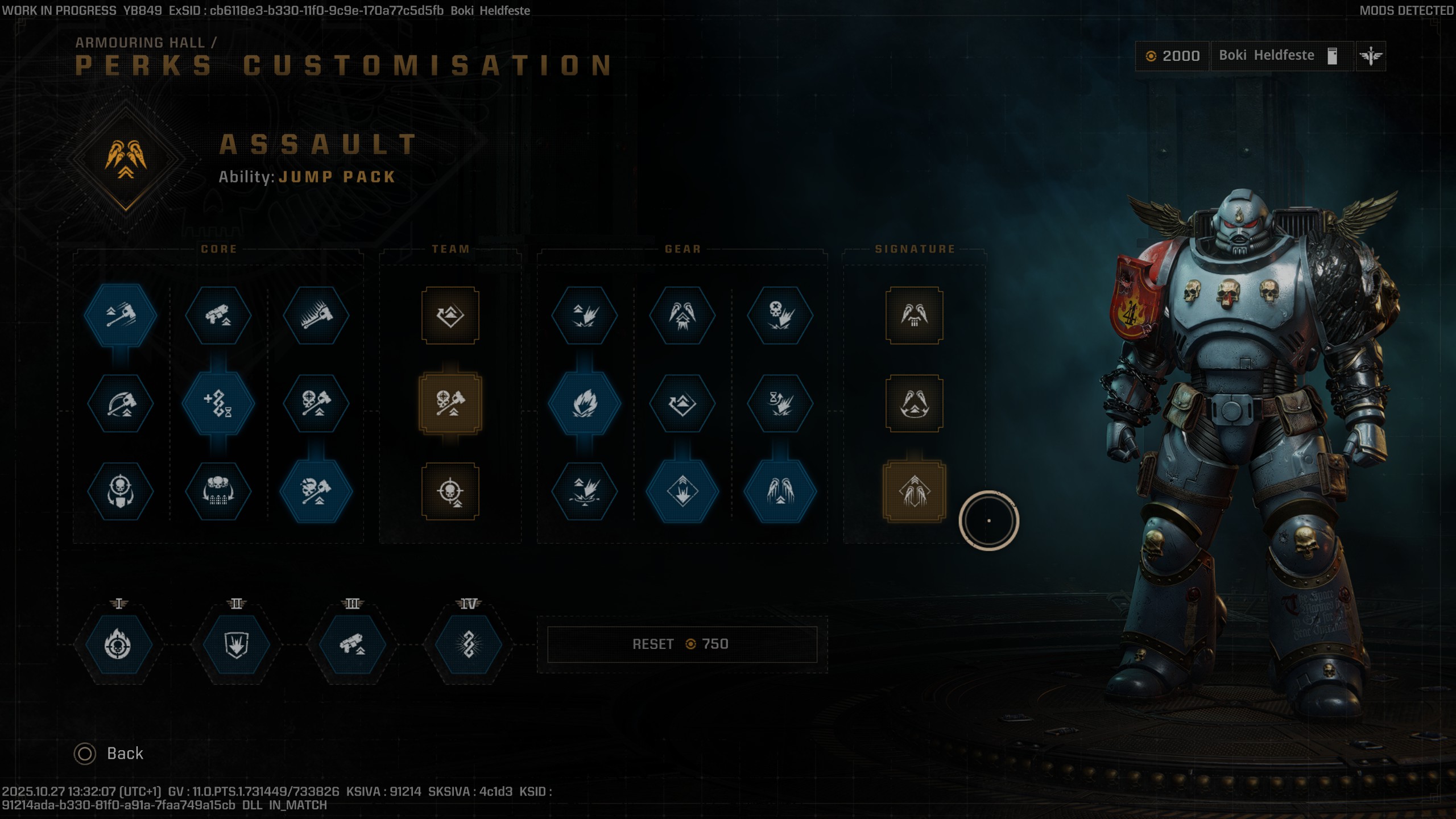Select the top winged Signature perk
Viewport: 1456px width, 819px height.
(x=916, y=316)
